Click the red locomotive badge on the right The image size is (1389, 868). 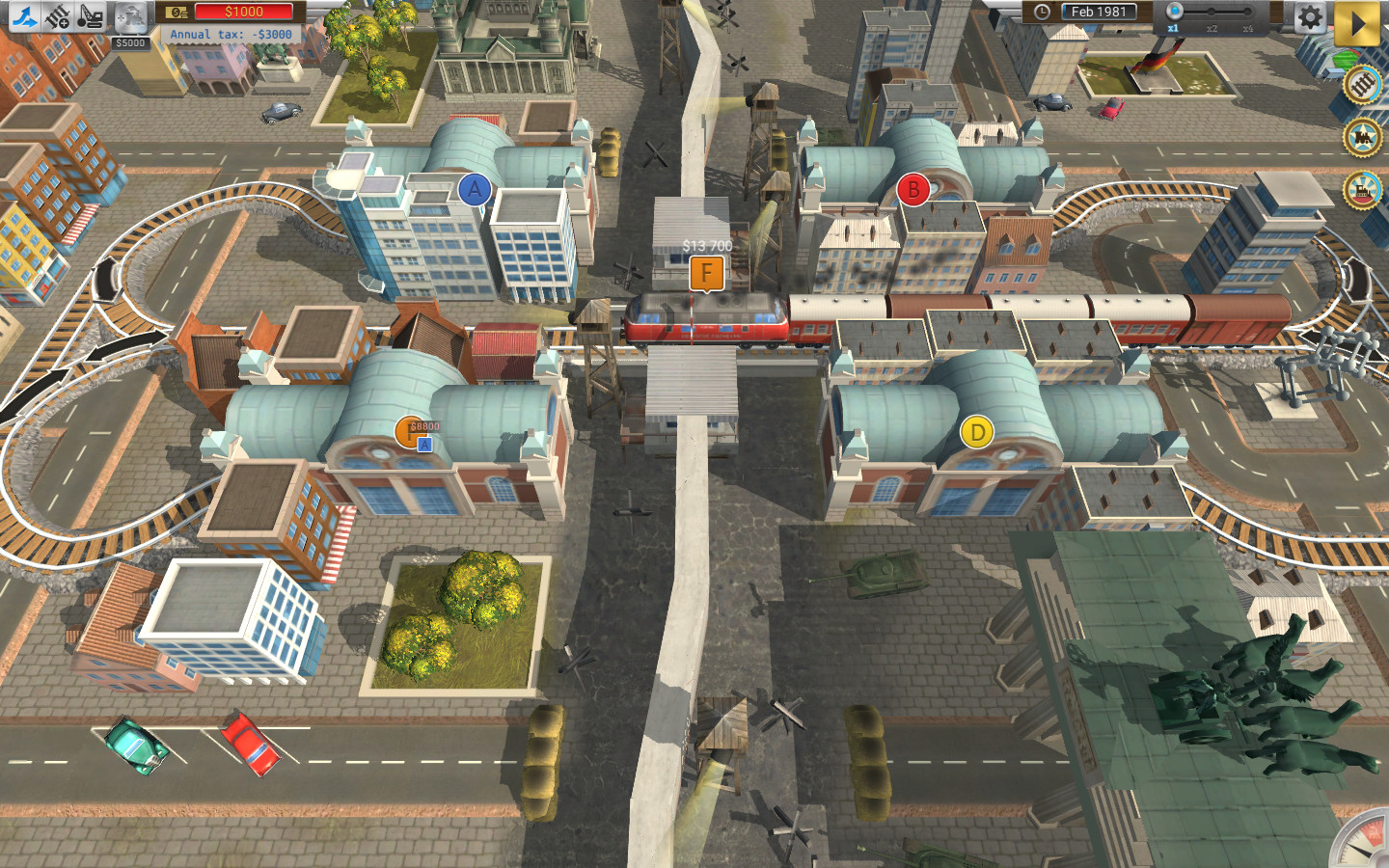click(1363, 191)
